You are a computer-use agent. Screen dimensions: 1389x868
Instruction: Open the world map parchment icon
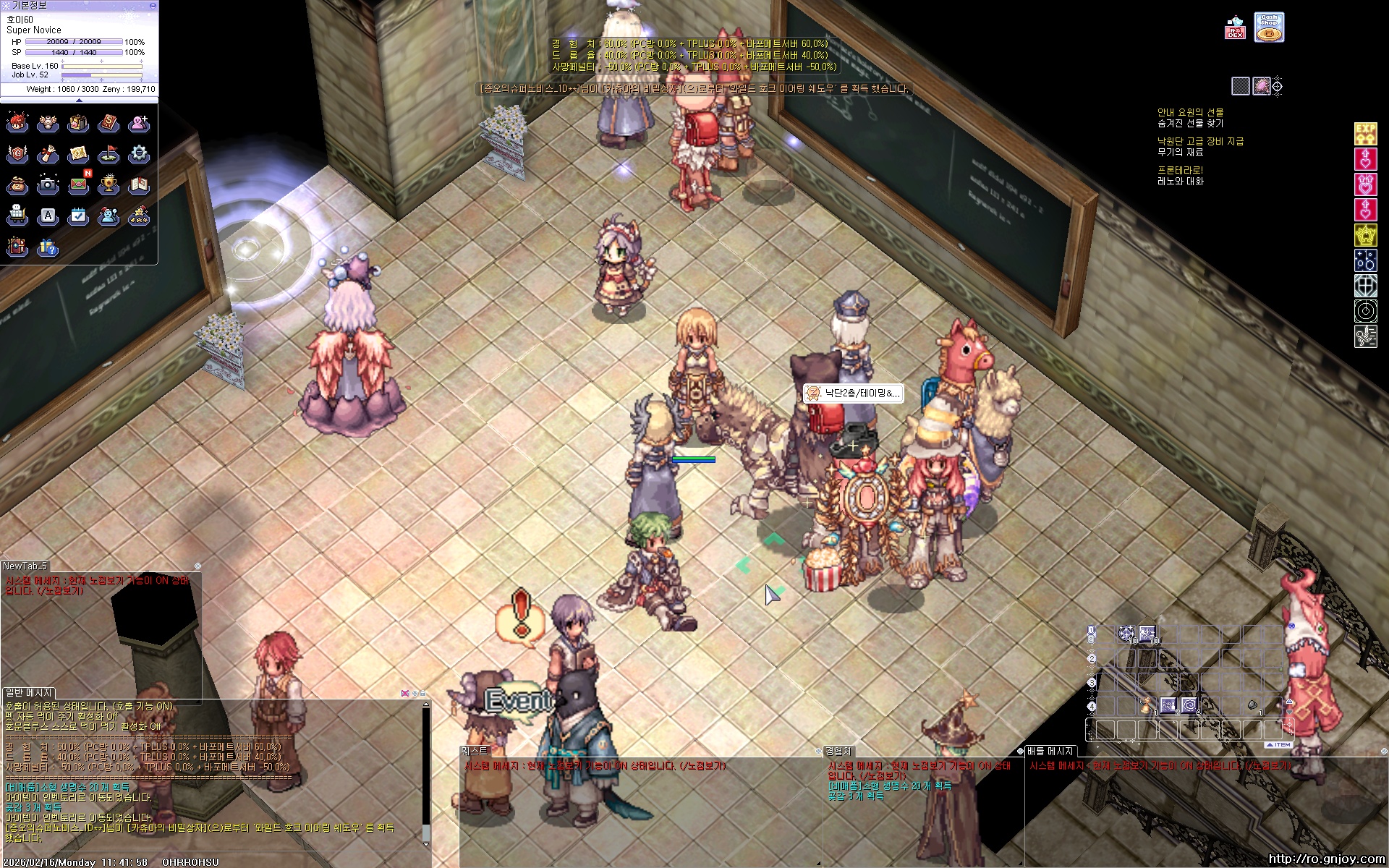pos(78,154)
